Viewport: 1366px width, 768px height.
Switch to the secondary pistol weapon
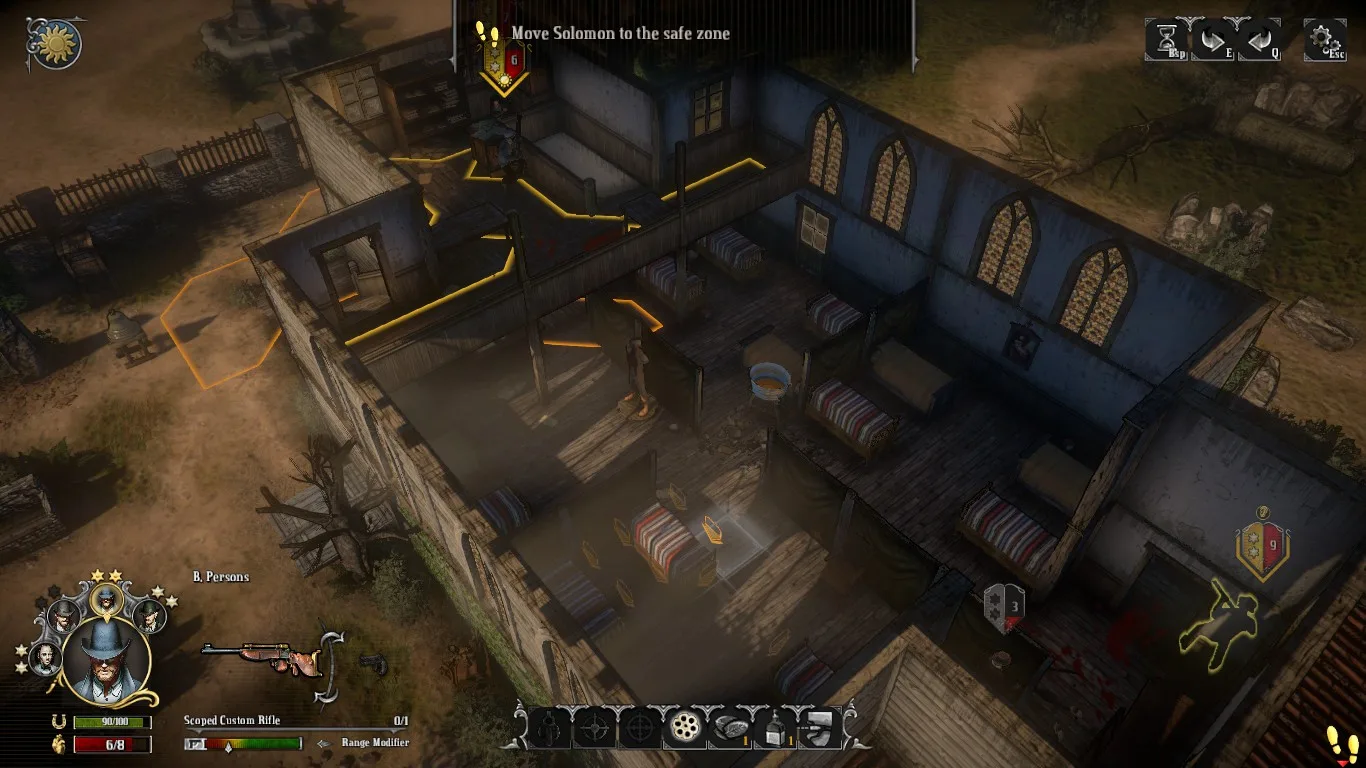(x=375, y=660)
